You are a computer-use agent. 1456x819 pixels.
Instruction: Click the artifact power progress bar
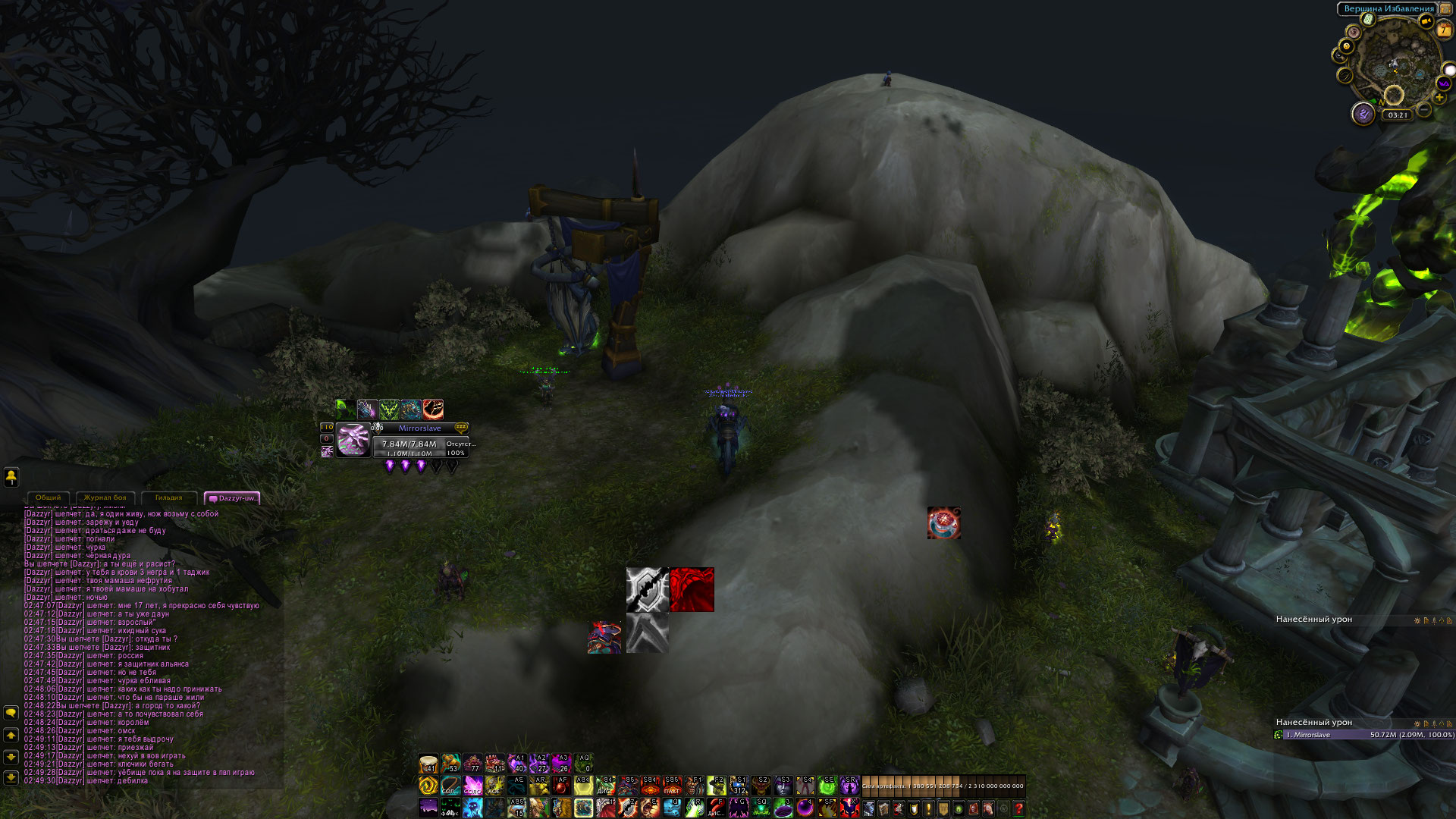point(943,786)
